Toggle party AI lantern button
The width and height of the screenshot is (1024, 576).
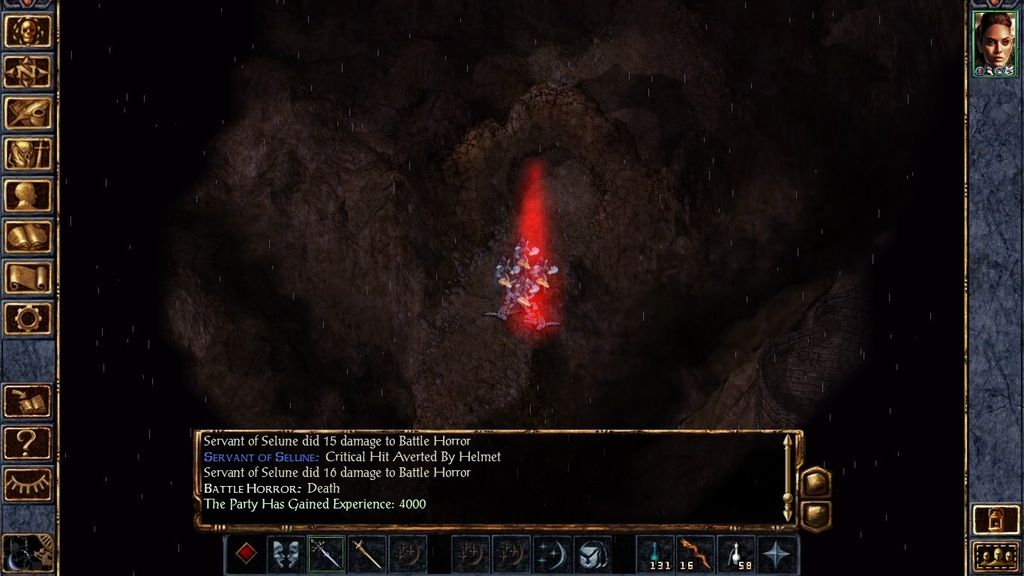tap(994, 519)
